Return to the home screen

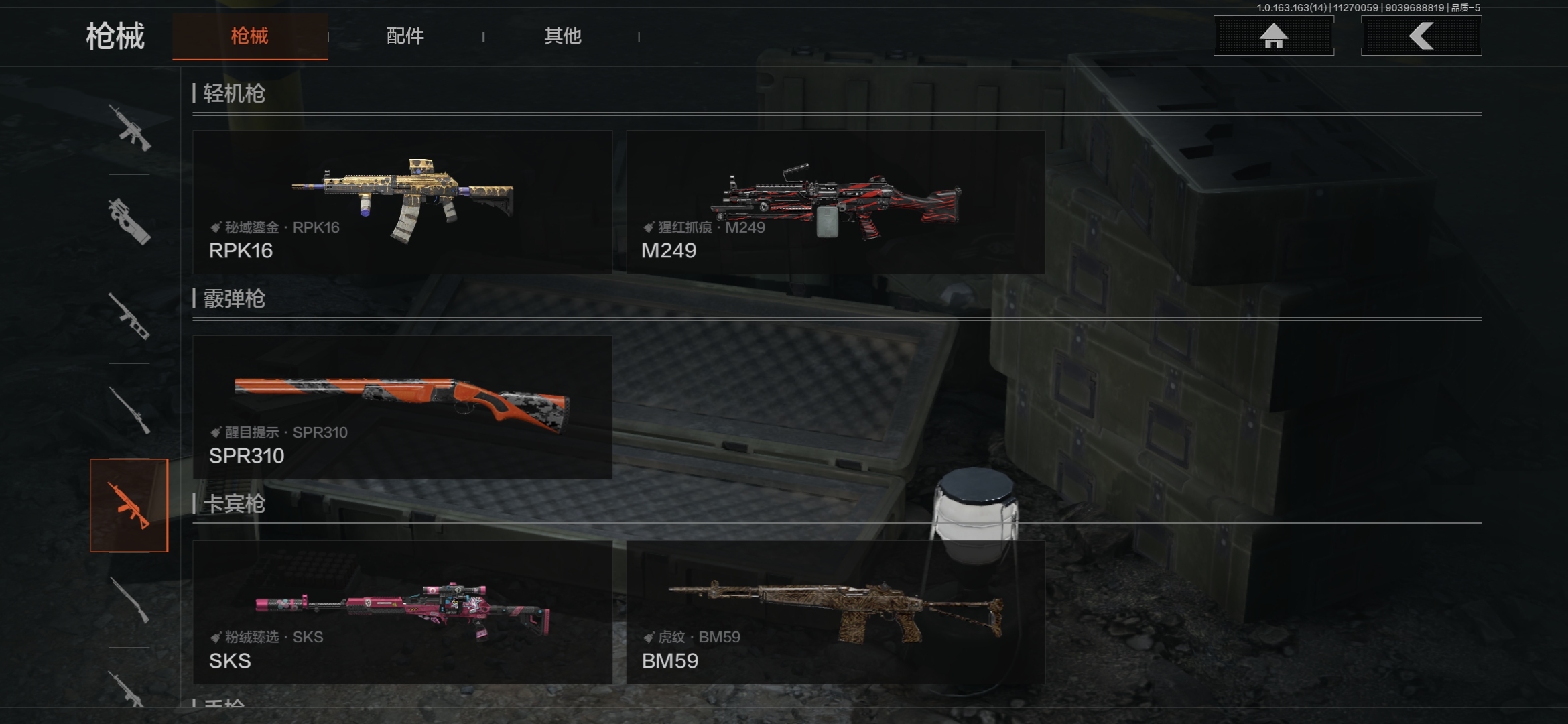(1273, 36)
